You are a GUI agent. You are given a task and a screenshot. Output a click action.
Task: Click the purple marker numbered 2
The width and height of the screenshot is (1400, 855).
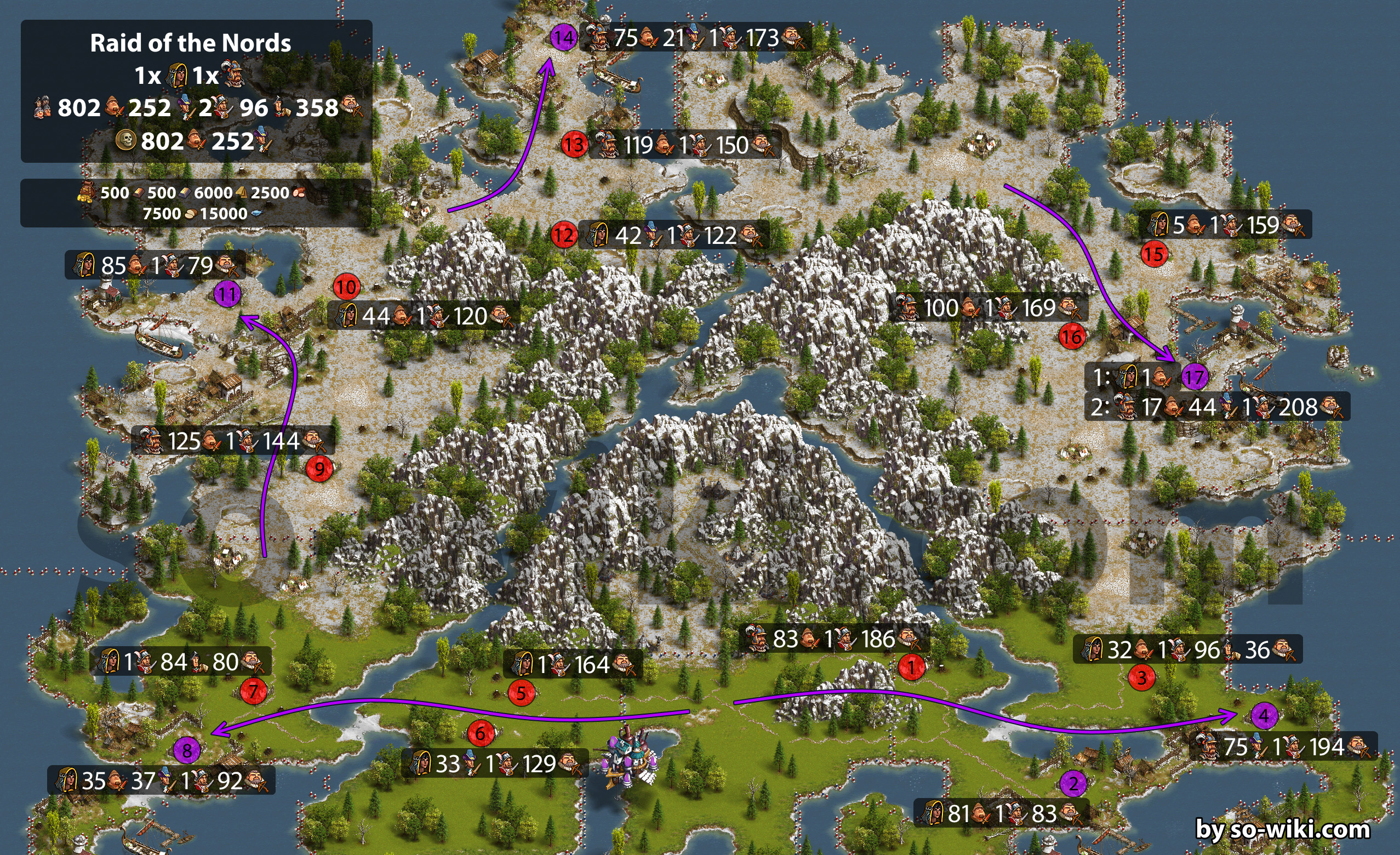coord(1073,784)
